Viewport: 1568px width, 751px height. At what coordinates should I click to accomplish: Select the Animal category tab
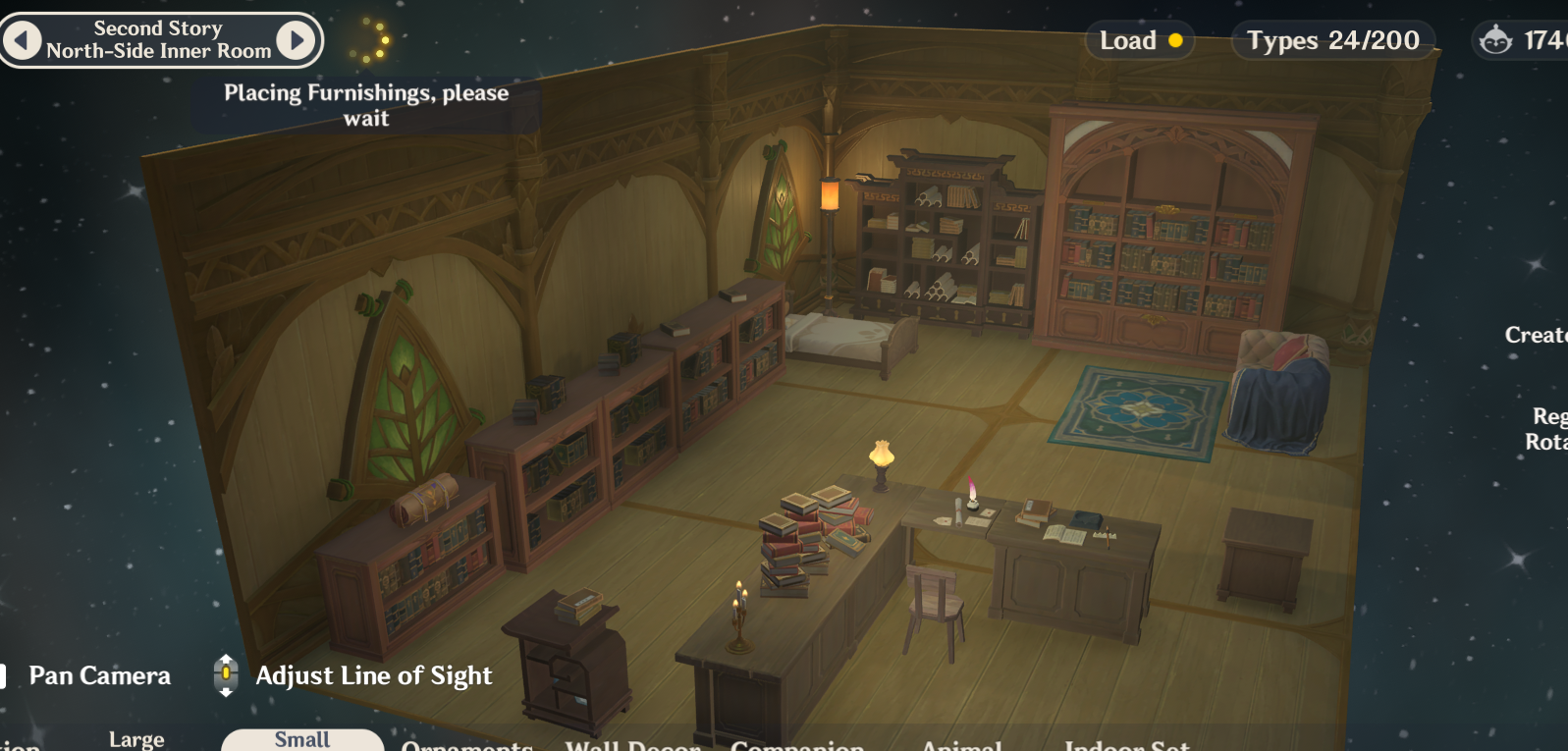958,745
